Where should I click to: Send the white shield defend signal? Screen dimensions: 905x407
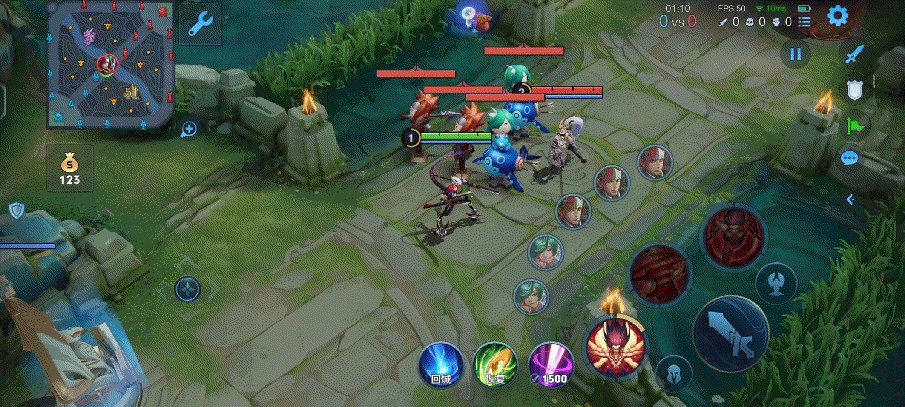[855, 92]
